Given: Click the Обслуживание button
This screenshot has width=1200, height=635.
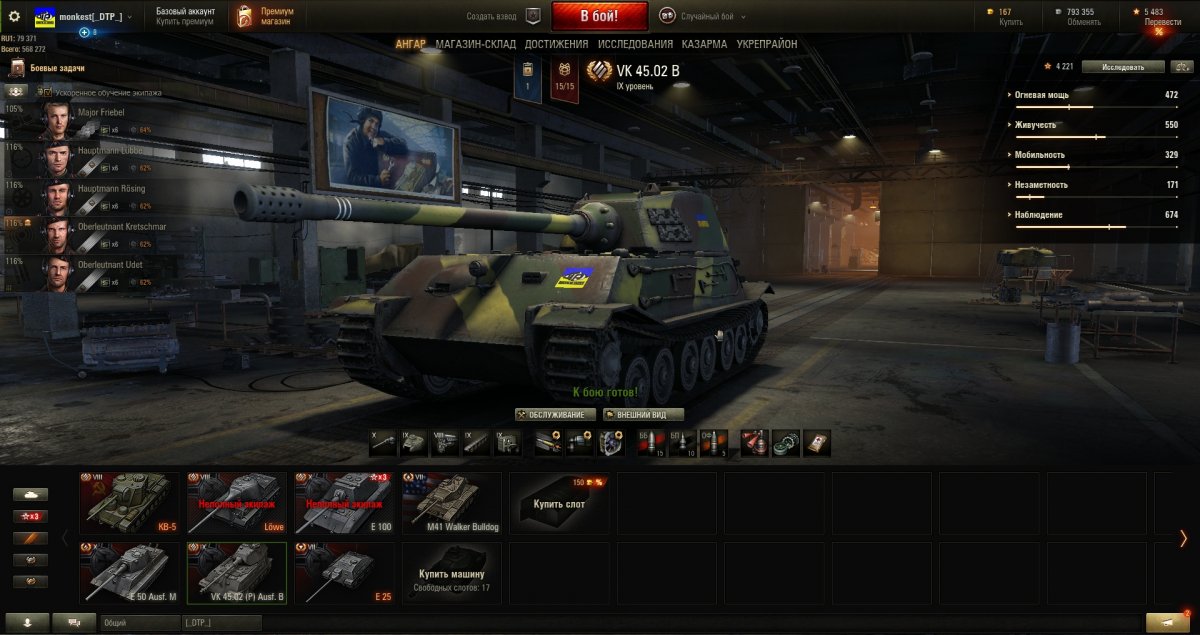Looking at the screenshot, I should [x=556, y=414].
